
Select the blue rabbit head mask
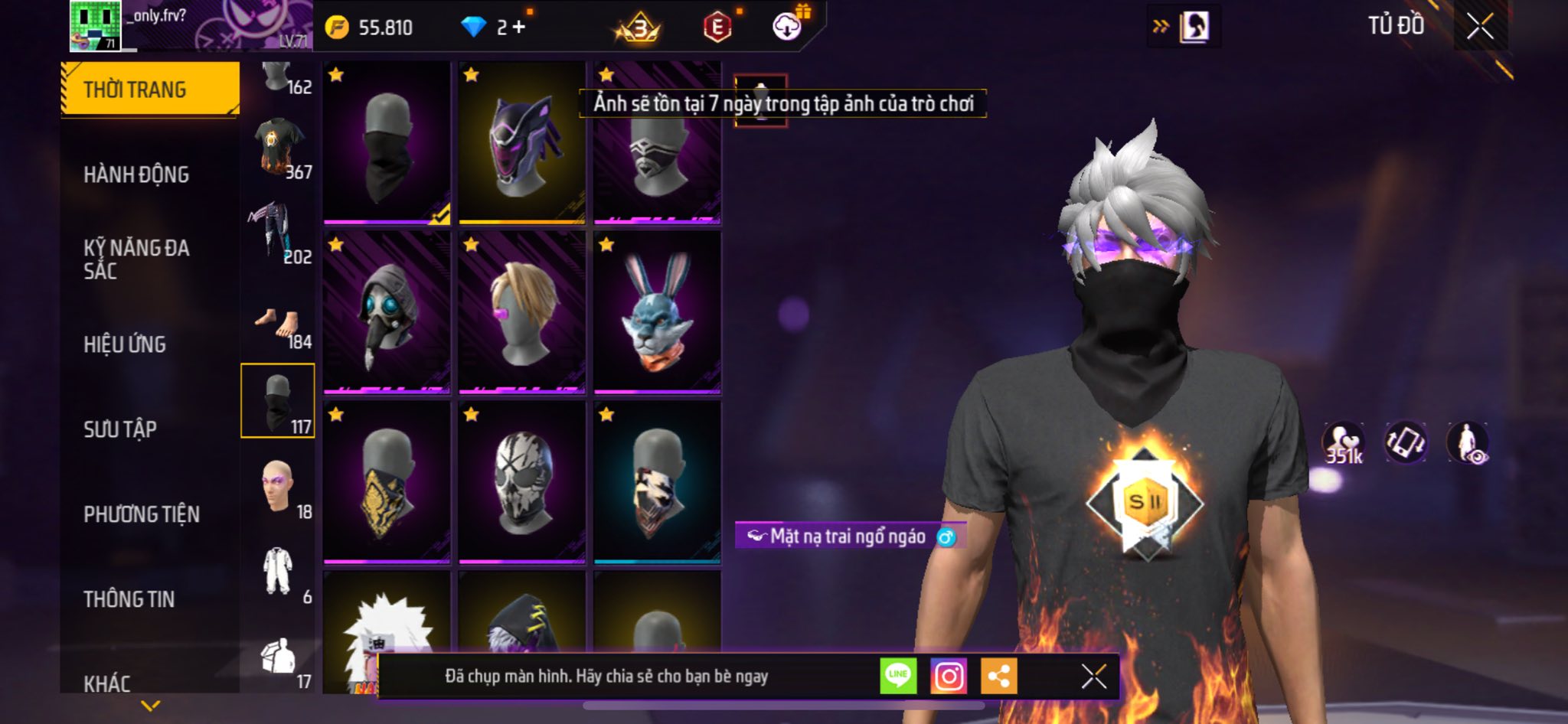point(657,312)
